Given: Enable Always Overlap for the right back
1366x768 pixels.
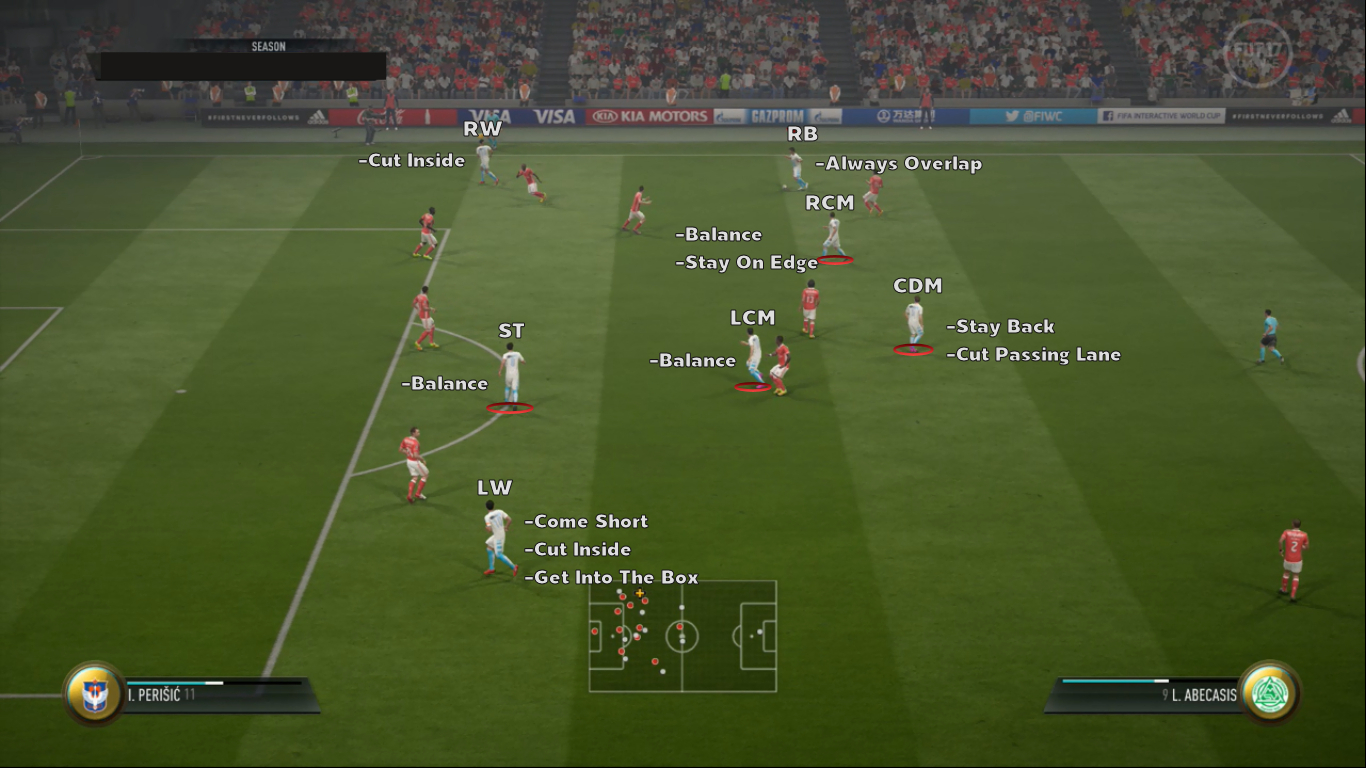Looking at the screenshot, I should coord(899,163).
